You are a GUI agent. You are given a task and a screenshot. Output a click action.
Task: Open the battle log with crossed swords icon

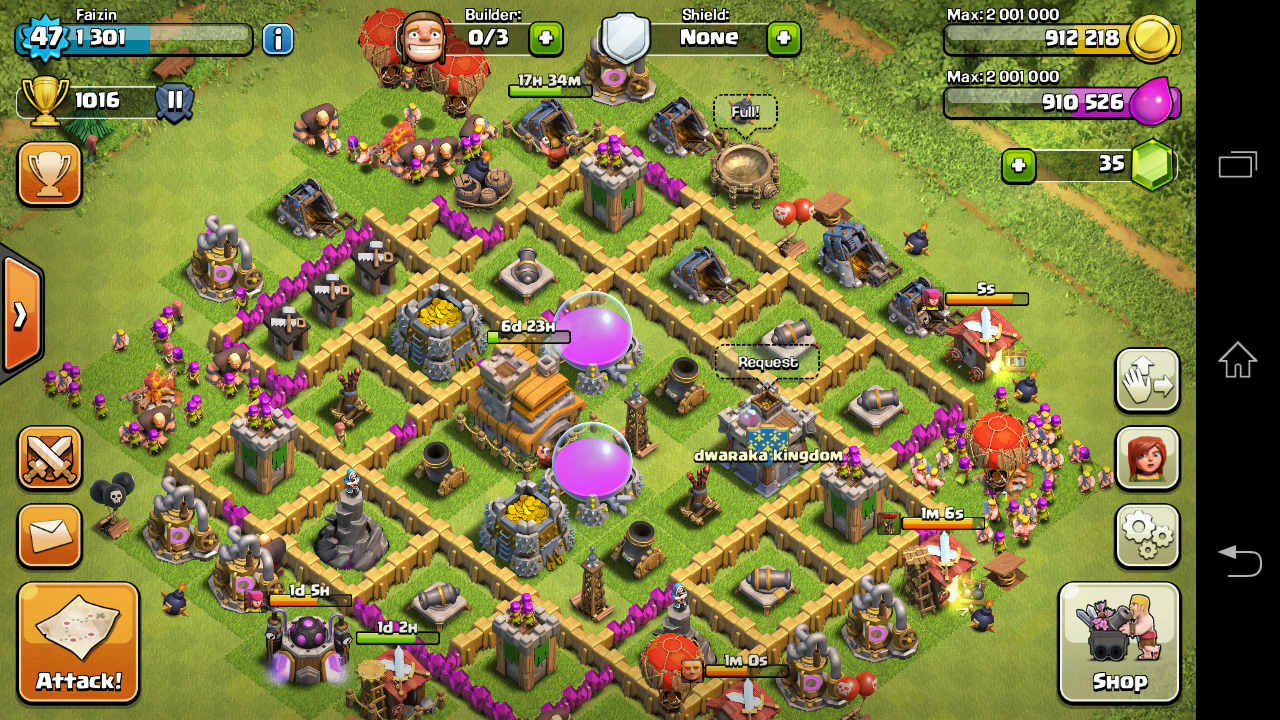click(49, 458)
